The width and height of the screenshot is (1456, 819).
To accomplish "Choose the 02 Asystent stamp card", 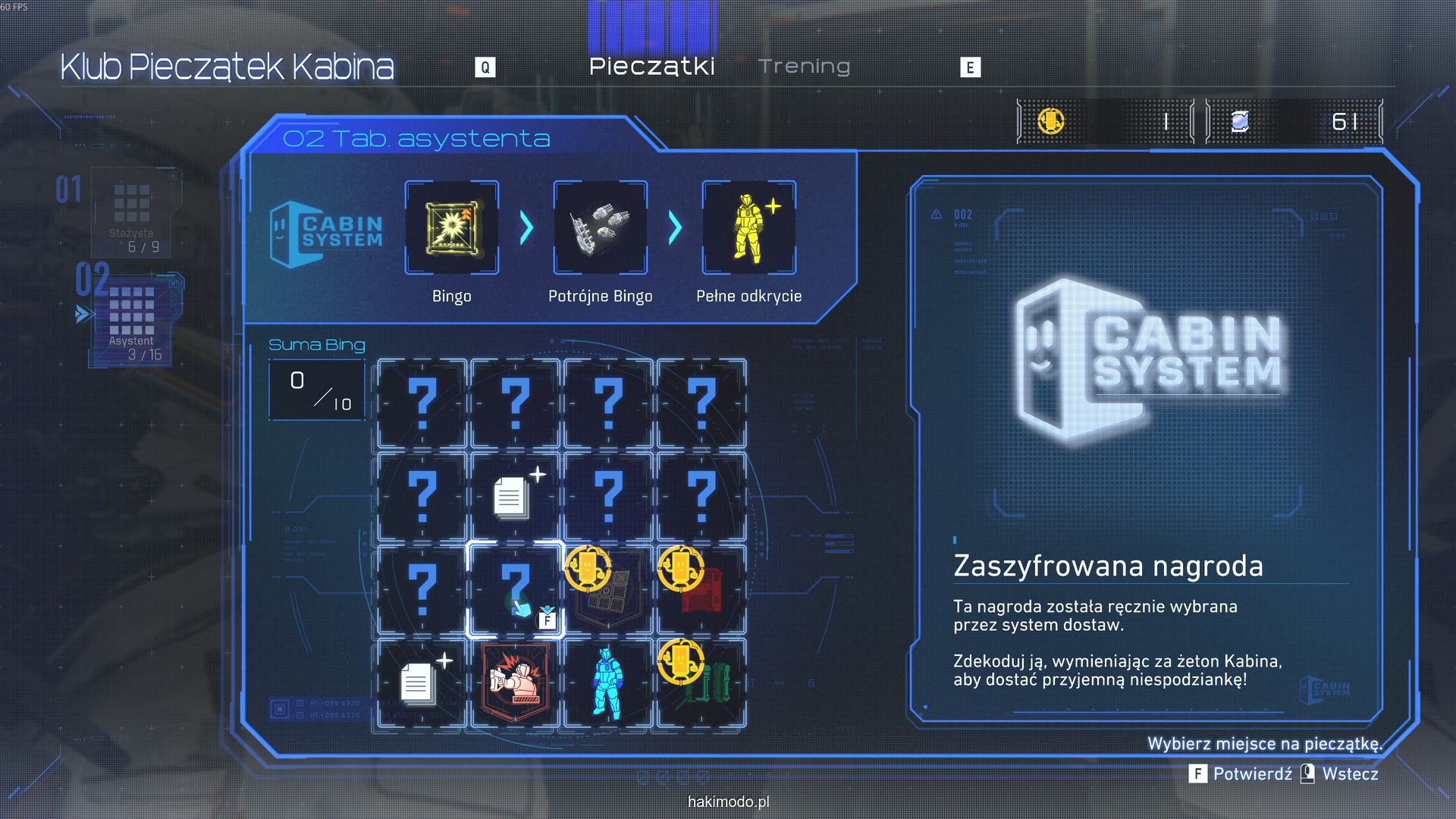I will coord(132,318).
